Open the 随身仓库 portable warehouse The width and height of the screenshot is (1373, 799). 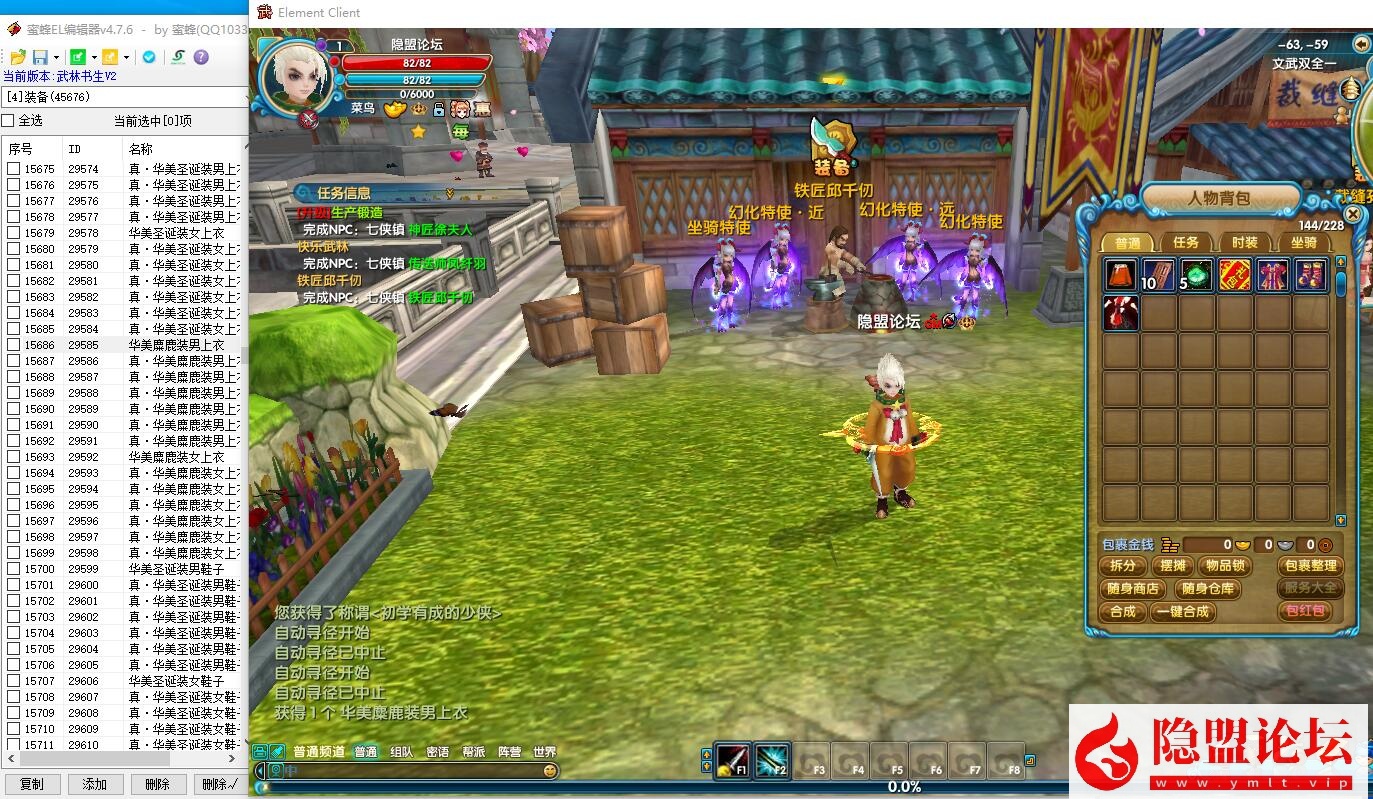pyautogui.click(x=1206, y=589)
